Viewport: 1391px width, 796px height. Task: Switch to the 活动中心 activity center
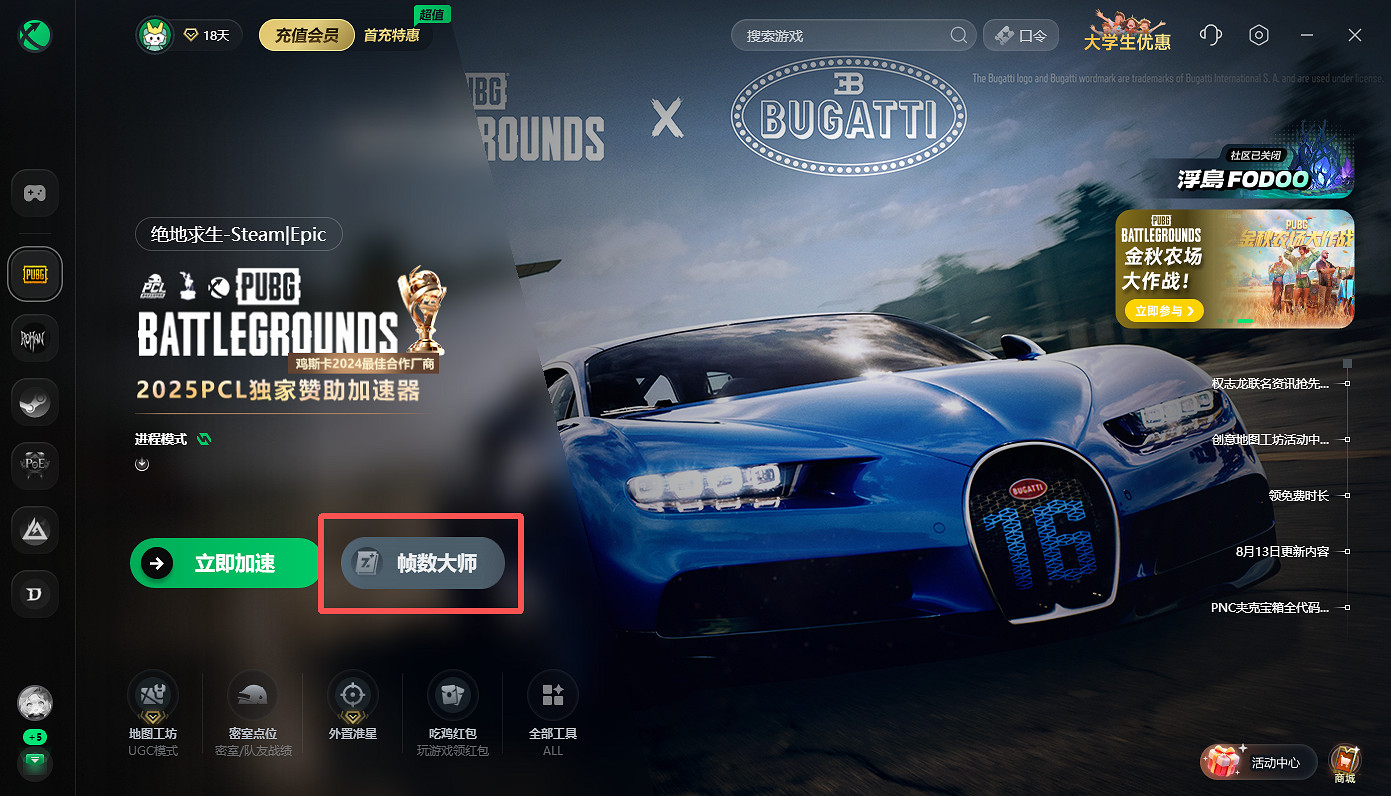(x=1258, y=761)
